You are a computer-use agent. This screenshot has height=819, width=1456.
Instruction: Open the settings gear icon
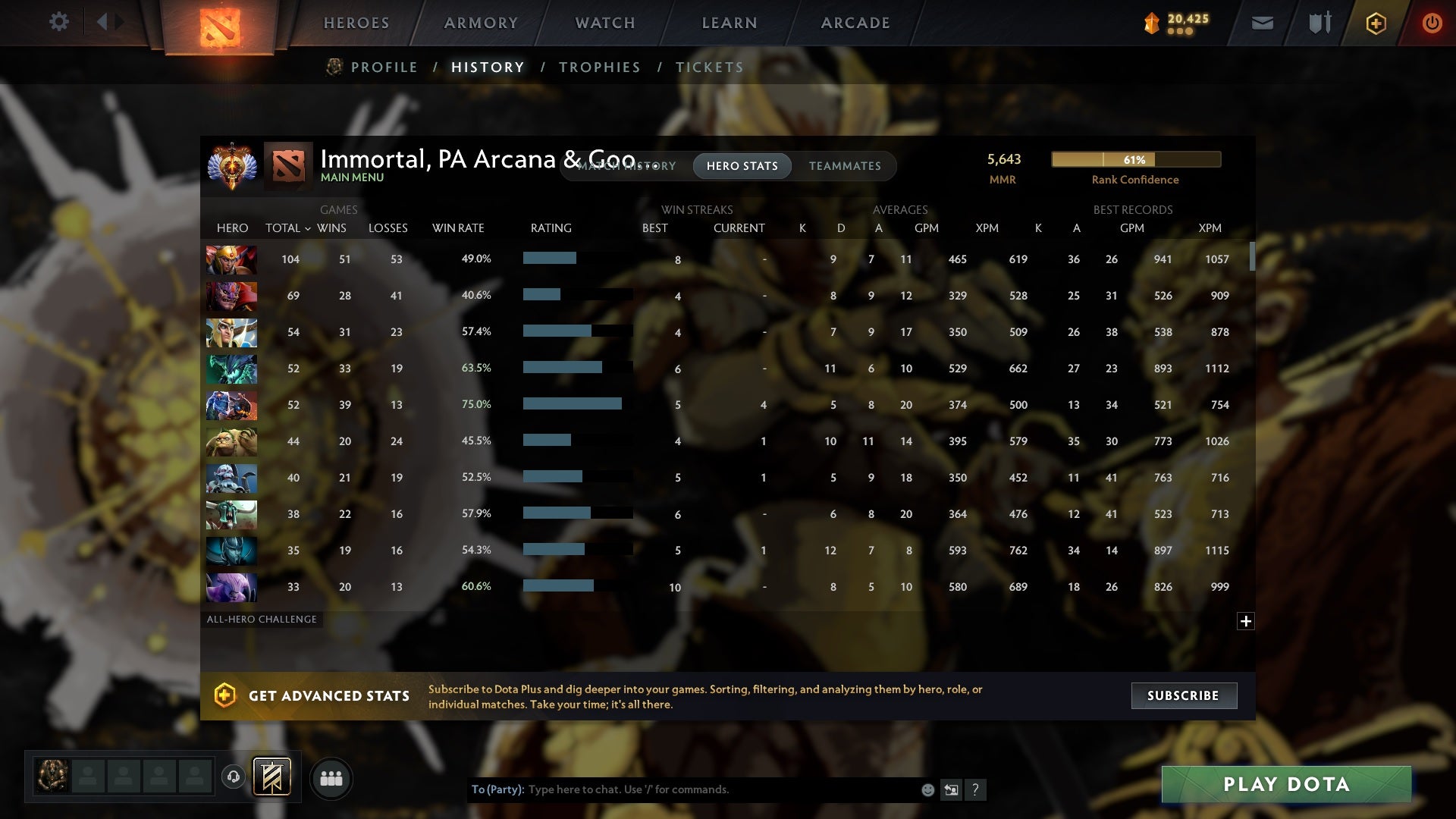coord(59,22)
